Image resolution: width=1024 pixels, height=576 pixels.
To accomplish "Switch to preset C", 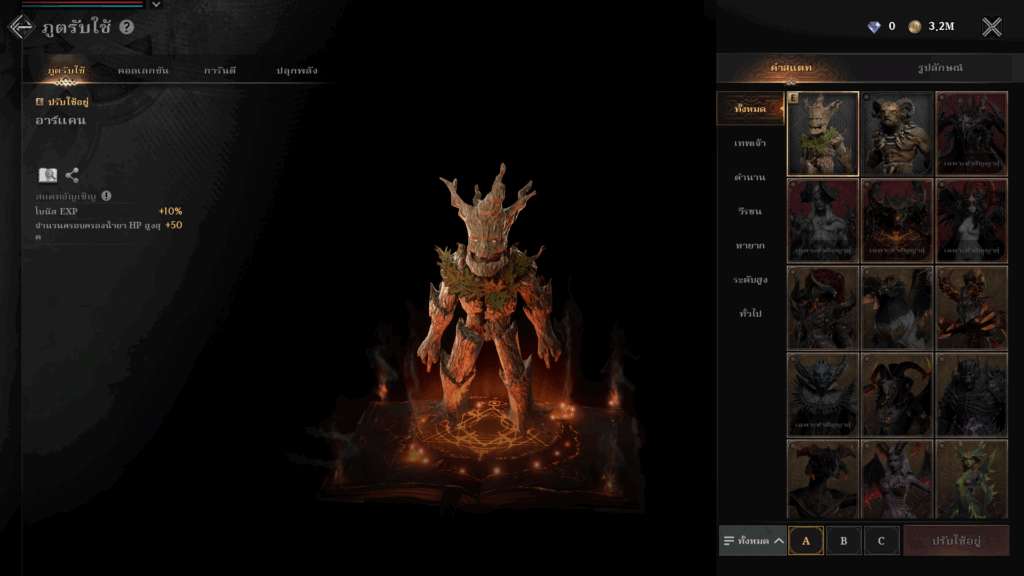I will 881,540.
